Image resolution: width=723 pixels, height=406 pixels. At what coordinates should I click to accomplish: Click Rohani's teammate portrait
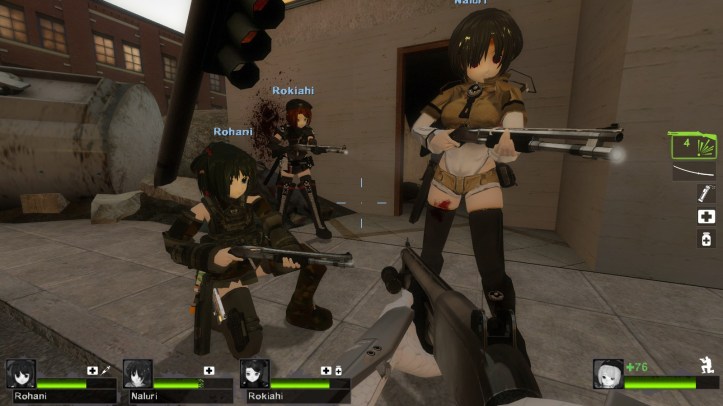21,374
